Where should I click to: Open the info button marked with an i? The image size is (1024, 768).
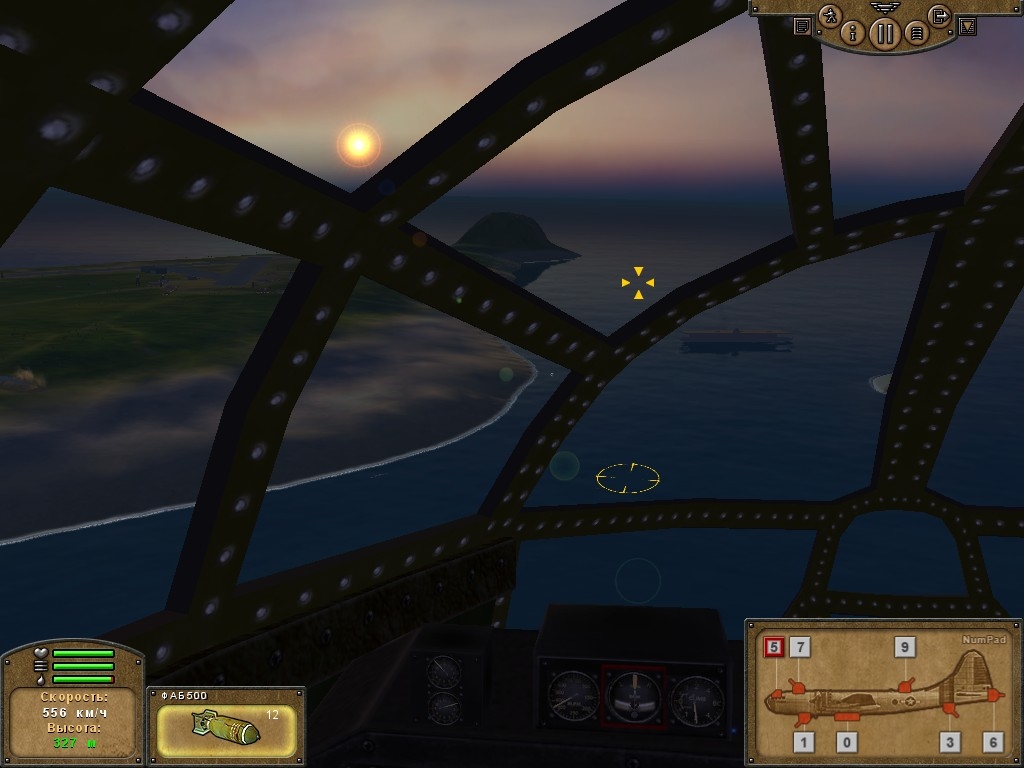pyautogui.click(x=853, y=32)
